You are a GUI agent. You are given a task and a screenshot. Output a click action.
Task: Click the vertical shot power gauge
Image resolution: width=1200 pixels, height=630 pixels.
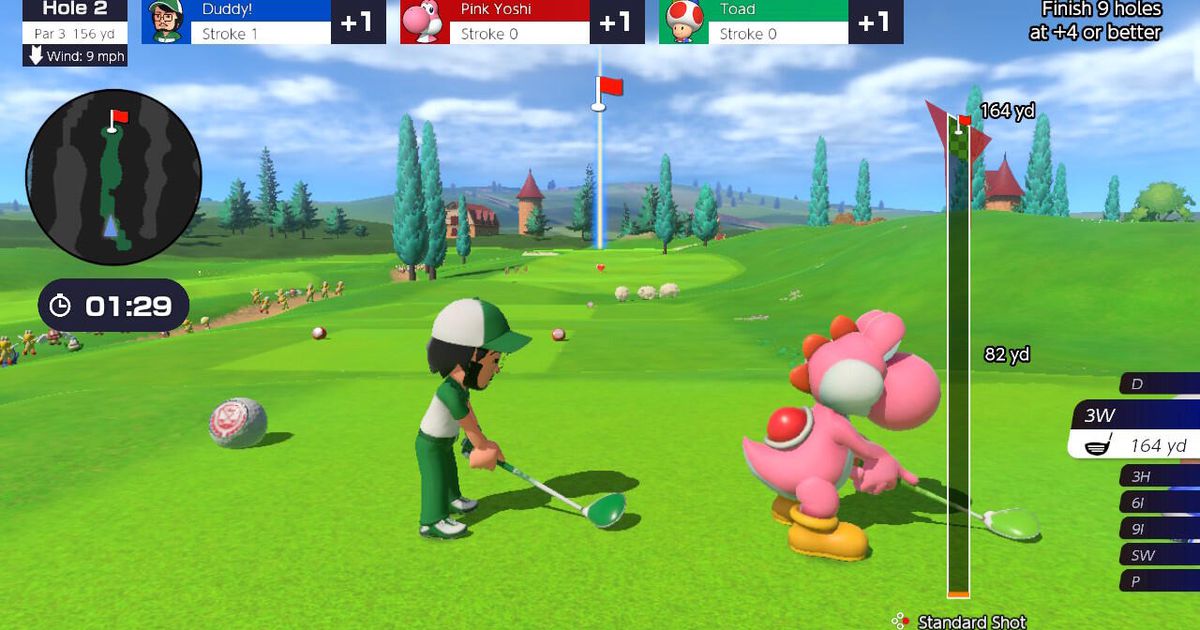click(x=959, y=360)
